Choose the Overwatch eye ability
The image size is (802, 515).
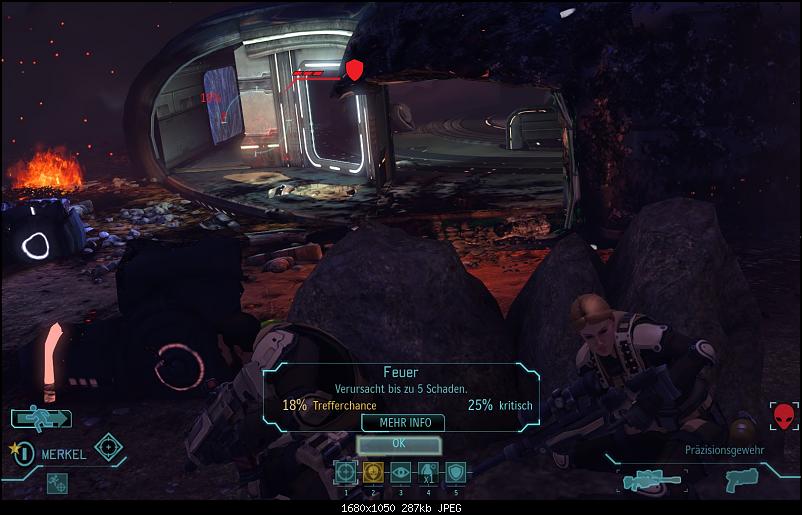point(401,473)
